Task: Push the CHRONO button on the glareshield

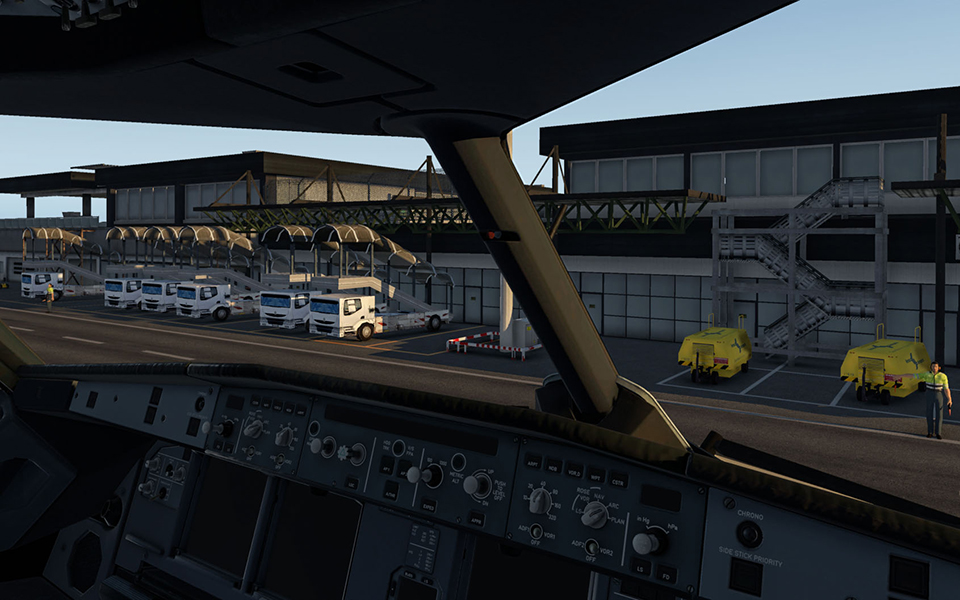Action: [749, 535]
